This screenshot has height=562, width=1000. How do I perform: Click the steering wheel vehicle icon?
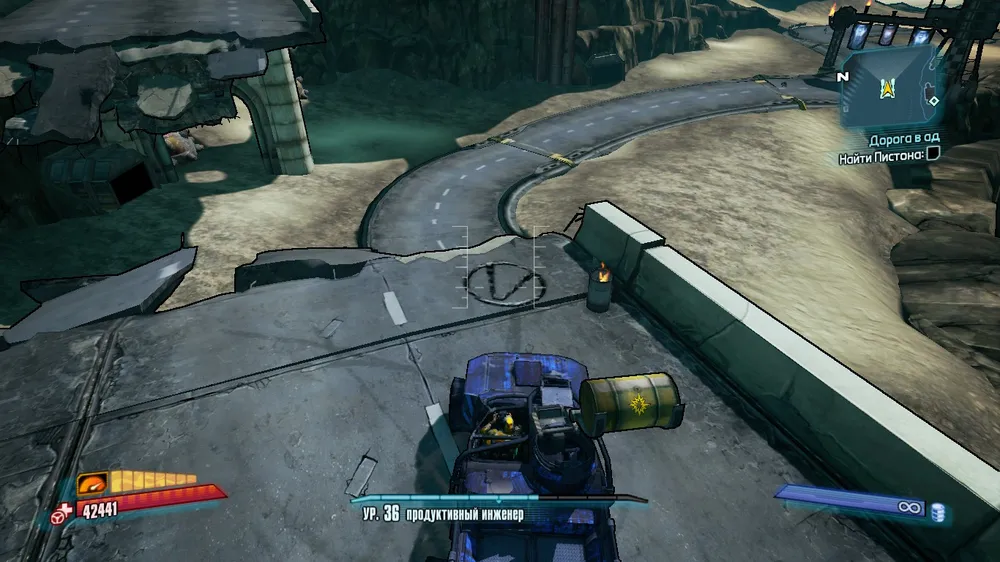click(59, 516)
